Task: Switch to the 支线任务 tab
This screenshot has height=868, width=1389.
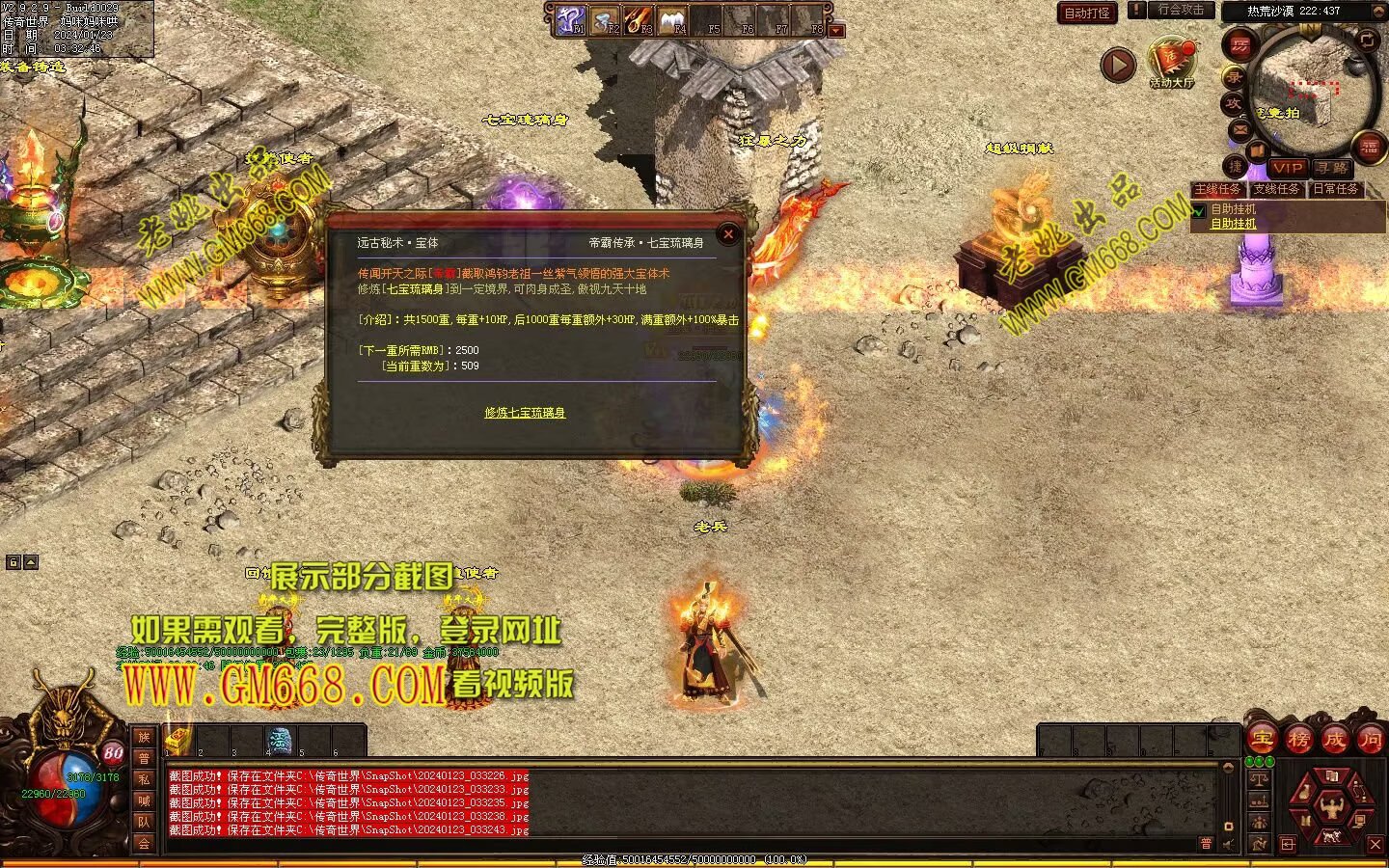Action: click(1276, 189)
